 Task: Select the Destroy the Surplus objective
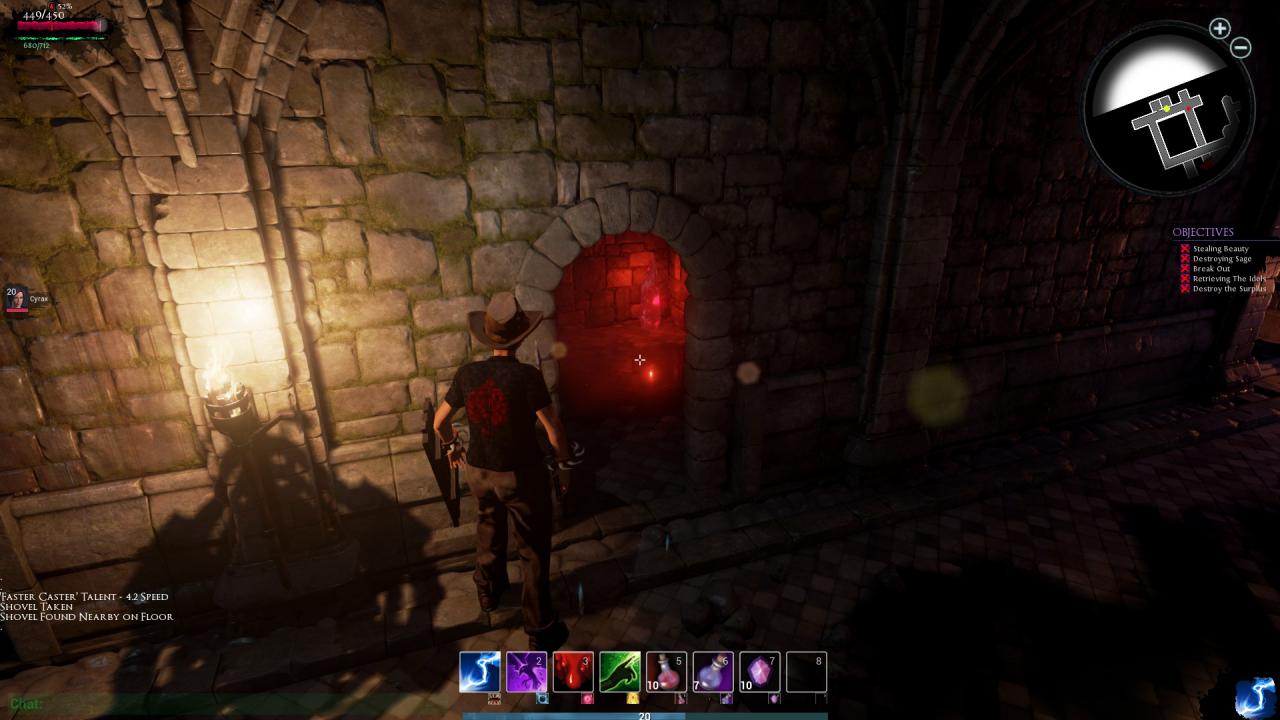tap(1229, 289)
